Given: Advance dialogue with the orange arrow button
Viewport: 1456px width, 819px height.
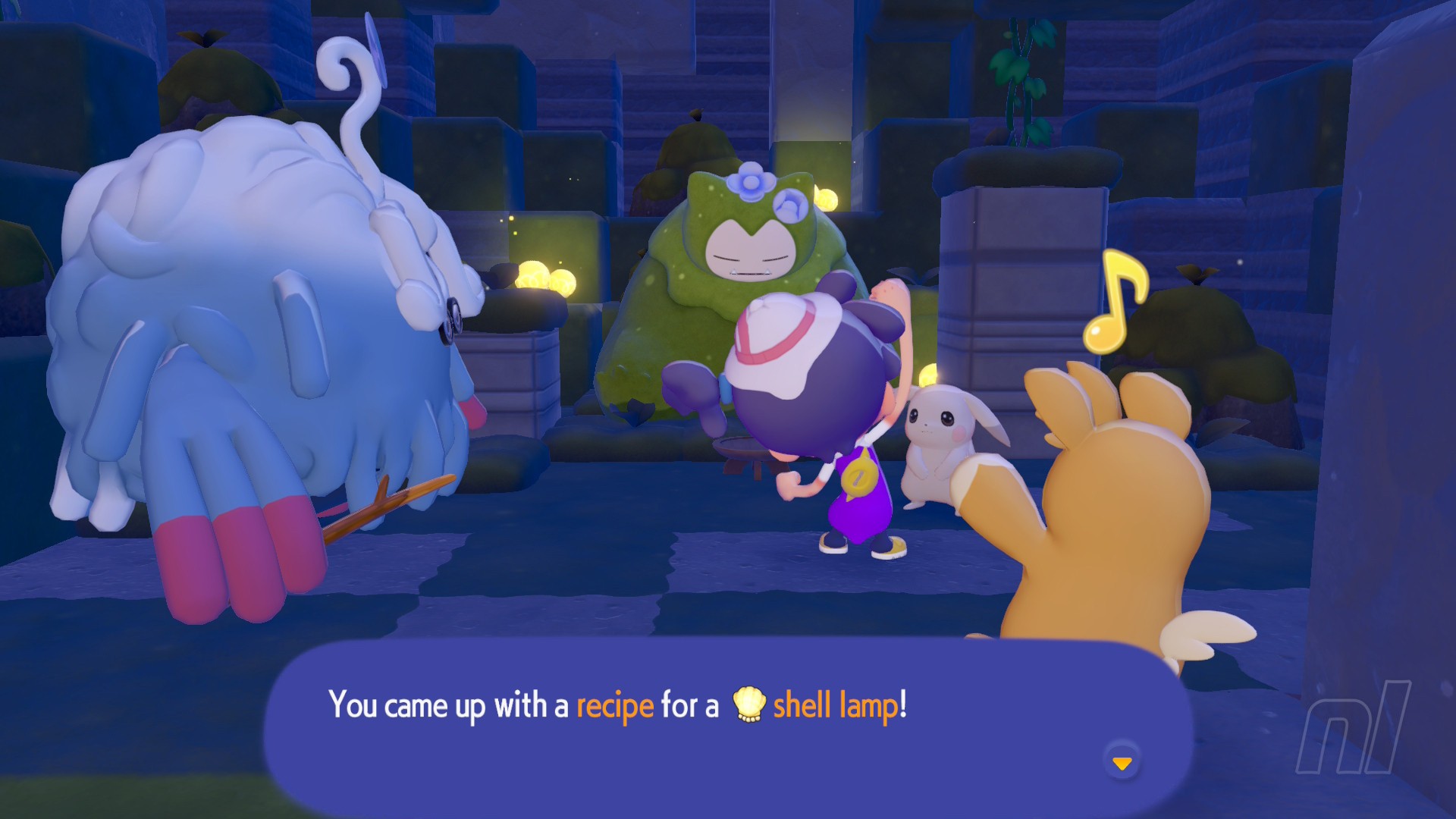Looking at the screenshot, I should click(1122, 762).
